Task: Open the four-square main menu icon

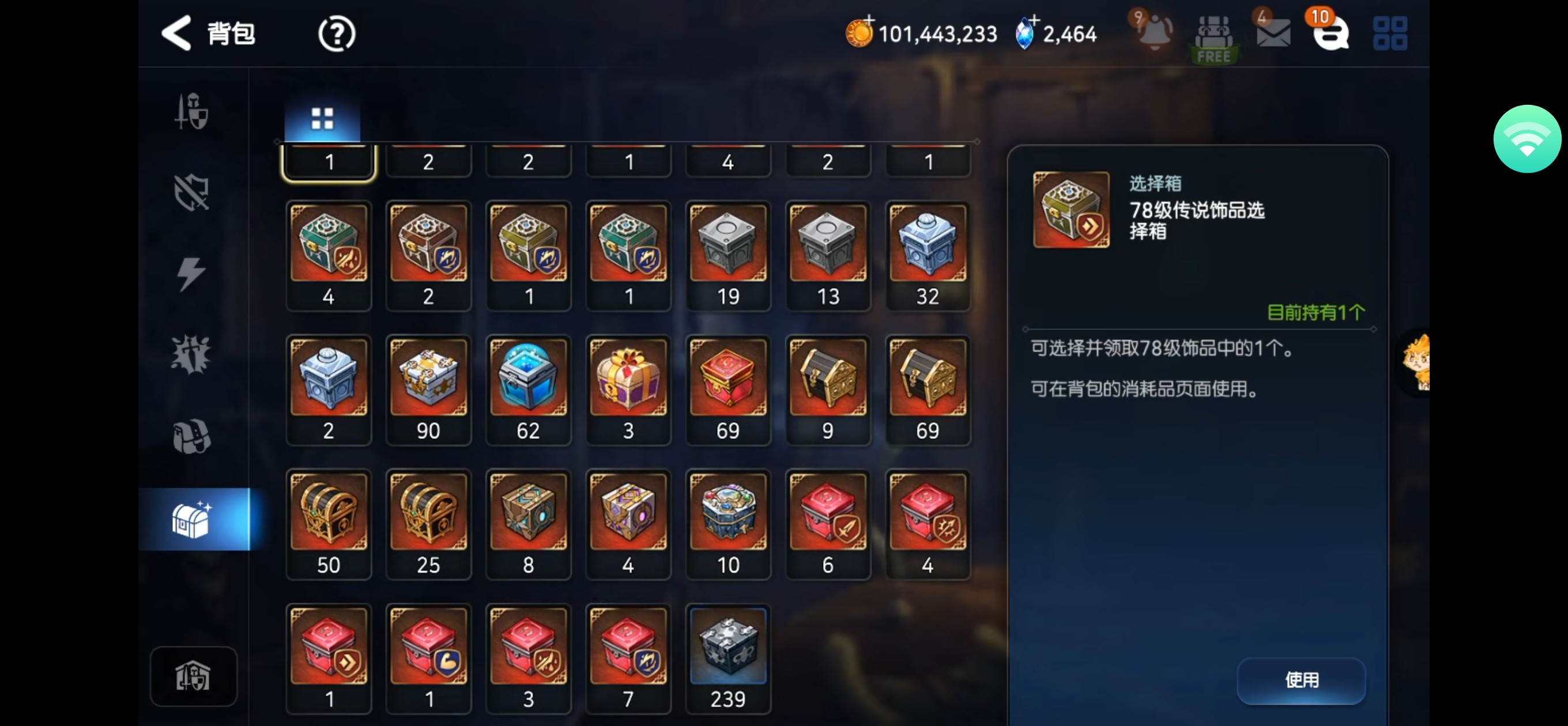Action: pos(1390,33)
